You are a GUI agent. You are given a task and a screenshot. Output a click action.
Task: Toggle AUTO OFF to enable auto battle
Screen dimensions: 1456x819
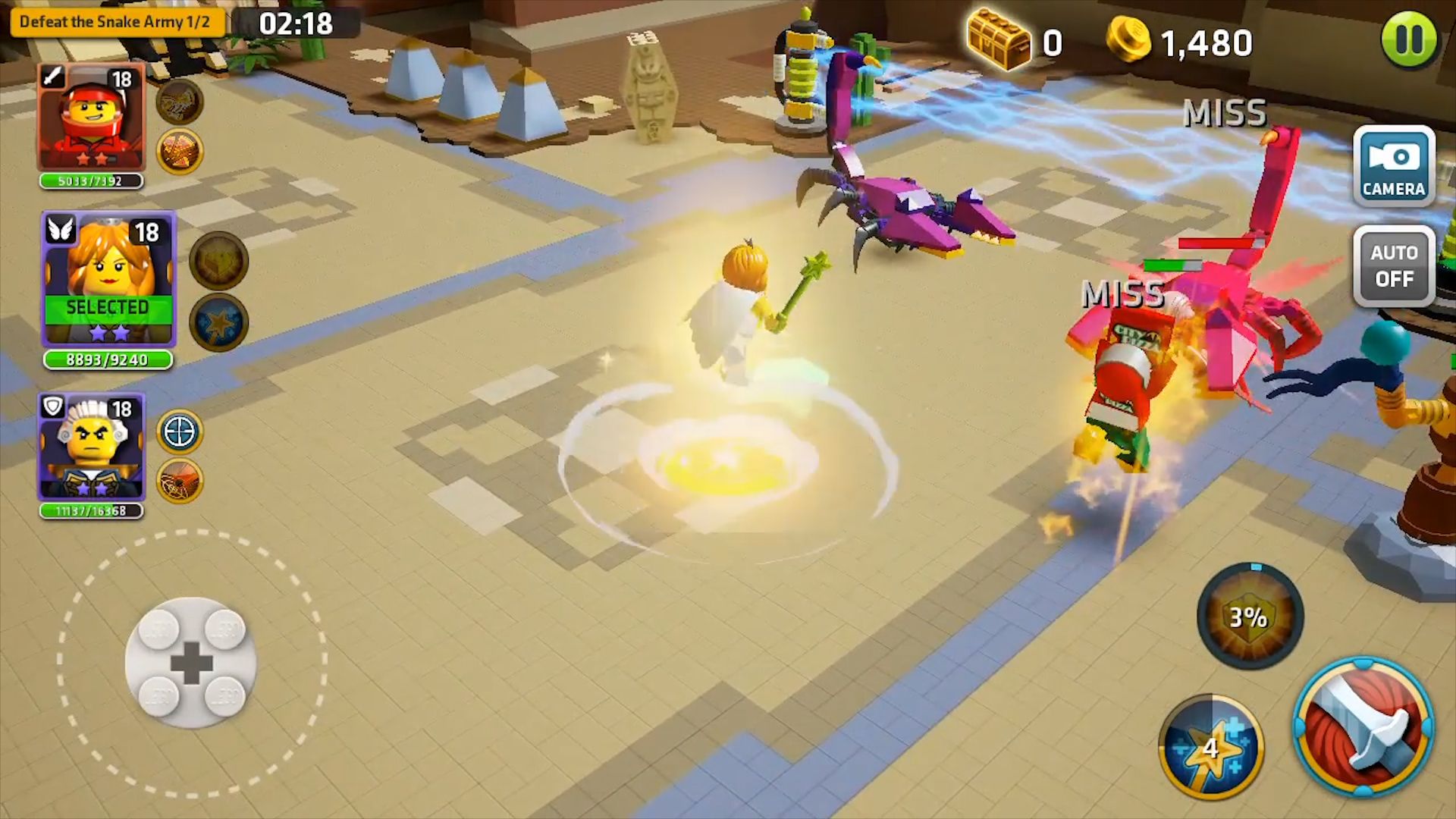tap(1394, 267)
